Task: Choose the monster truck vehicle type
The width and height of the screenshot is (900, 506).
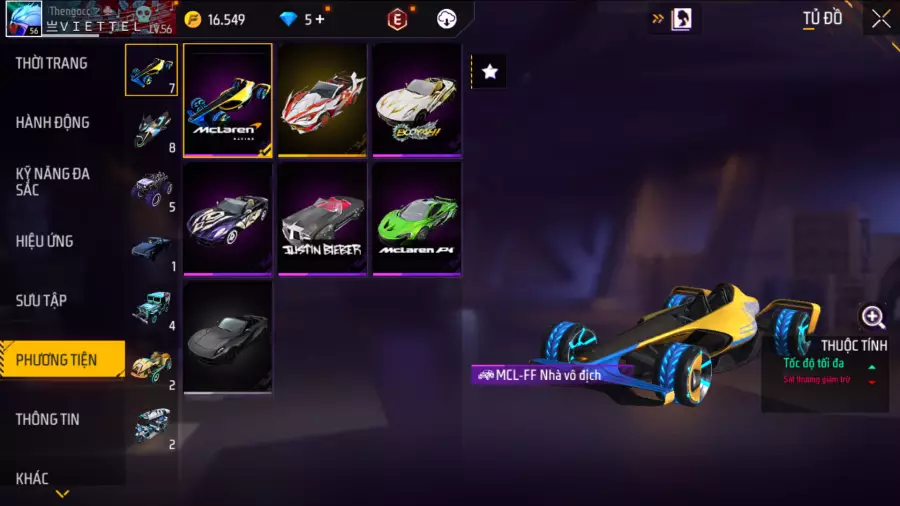Action: [x=151, y=188]
